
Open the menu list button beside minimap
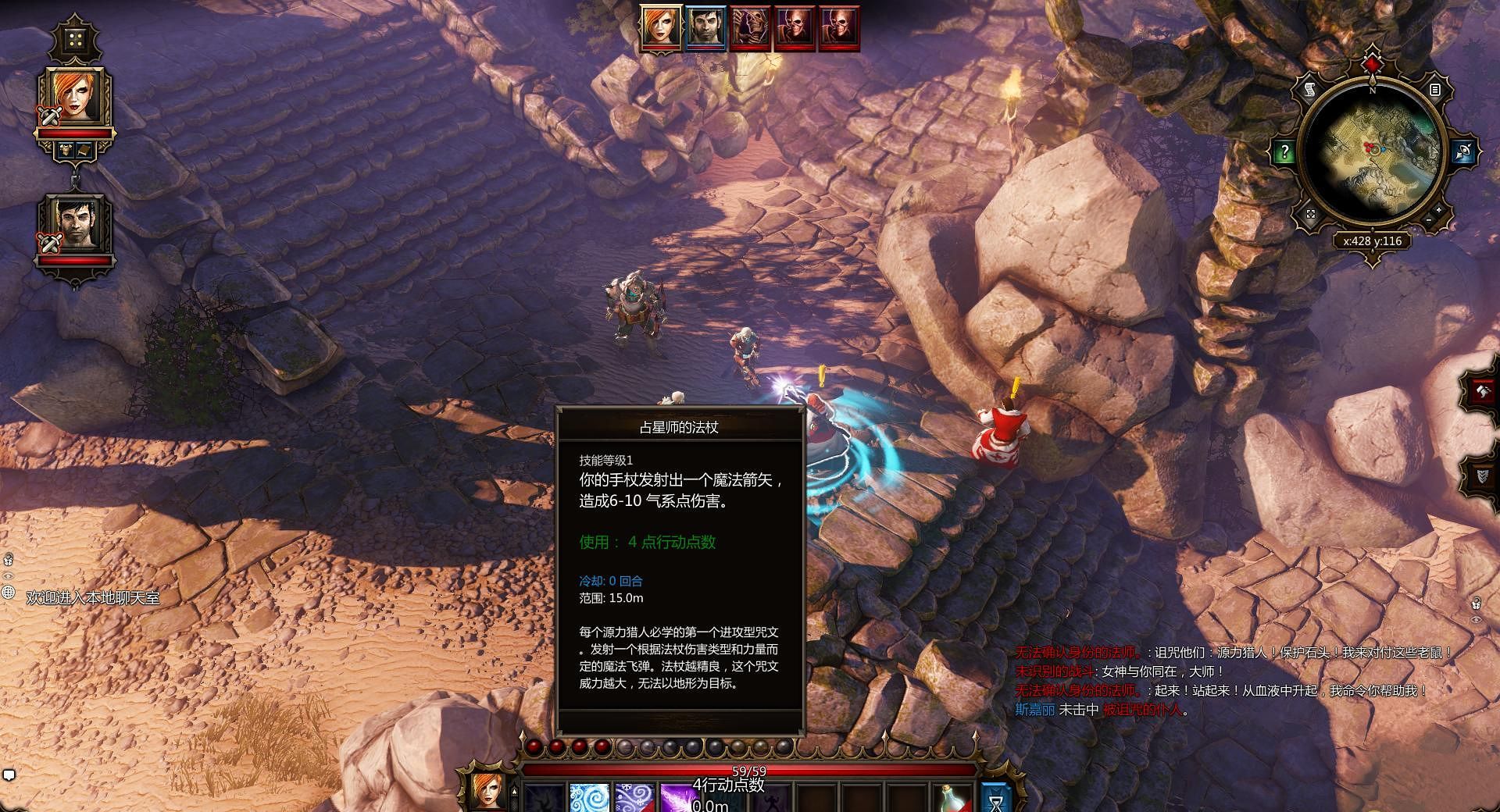[x=1434, y=90]
